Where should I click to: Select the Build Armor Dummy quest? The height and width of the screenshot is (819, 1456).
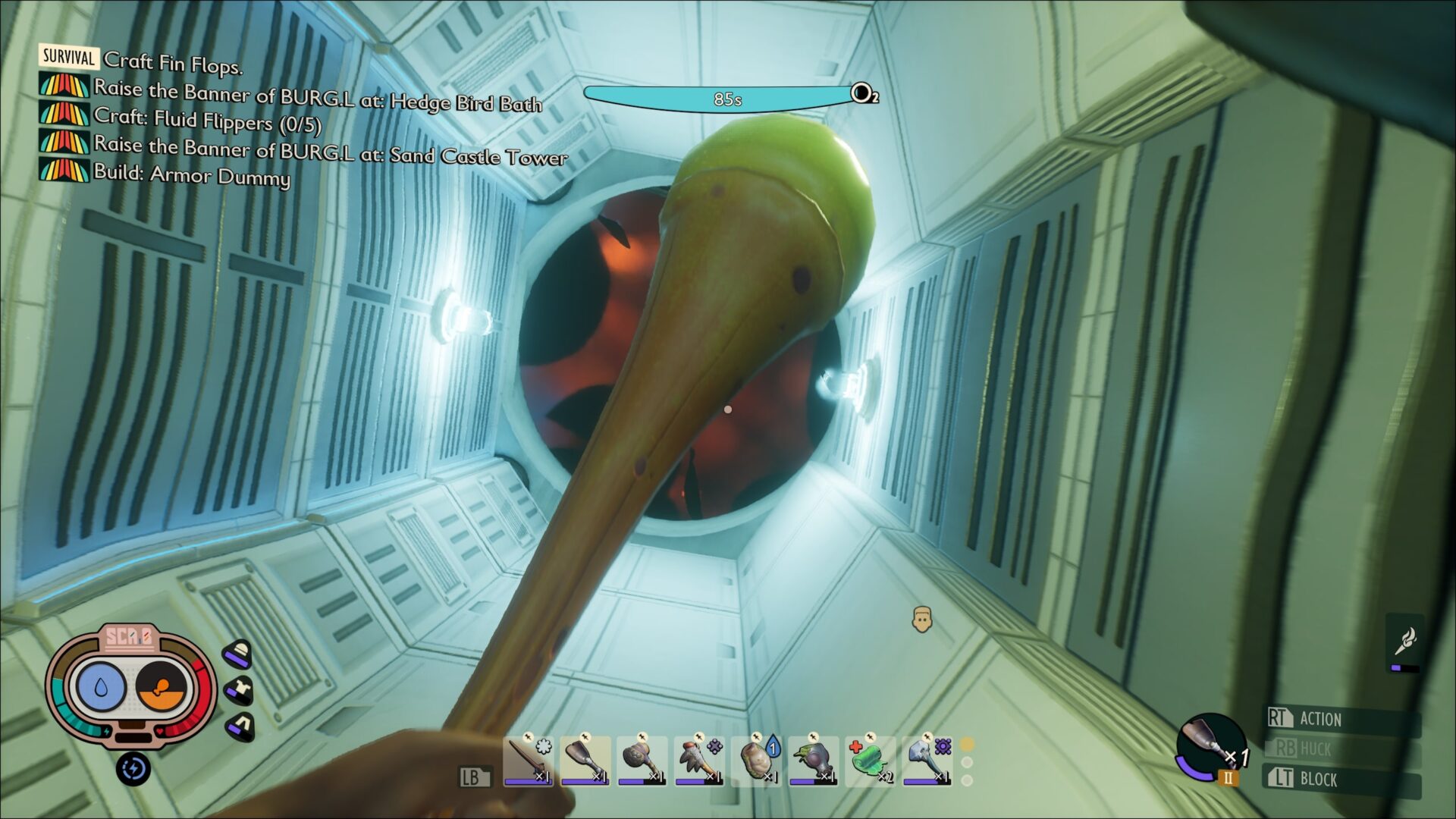click(x=191, y=174)
